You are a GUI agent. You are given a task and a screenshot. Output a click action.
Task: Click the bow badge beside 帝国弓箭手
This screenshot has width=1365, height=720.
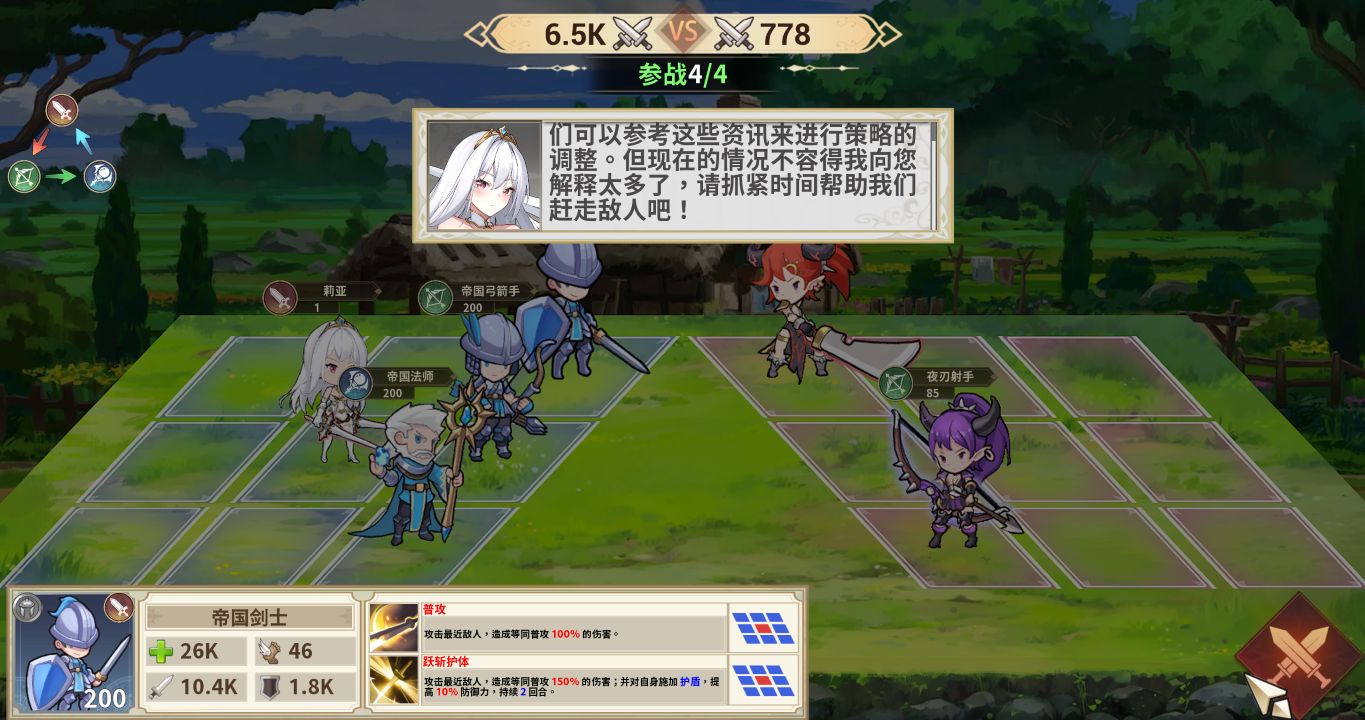435,297
